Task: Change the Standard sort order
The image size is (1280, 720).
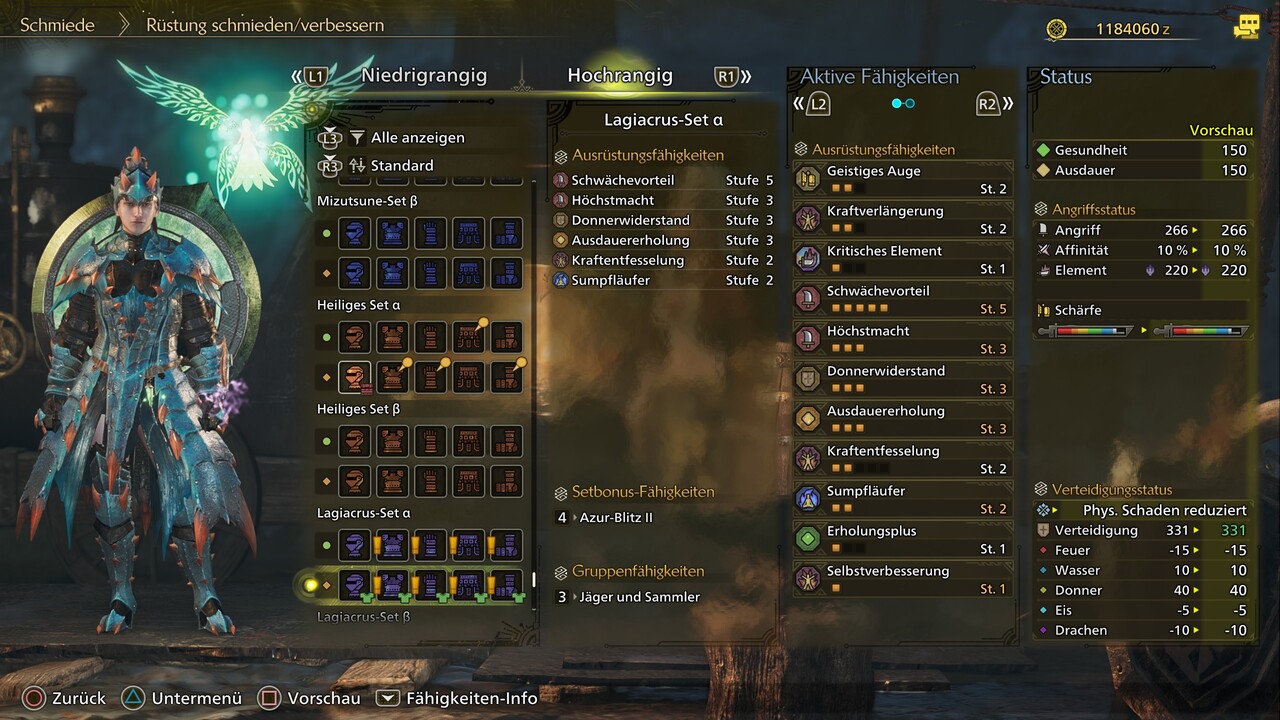Action: click(402, 165)
